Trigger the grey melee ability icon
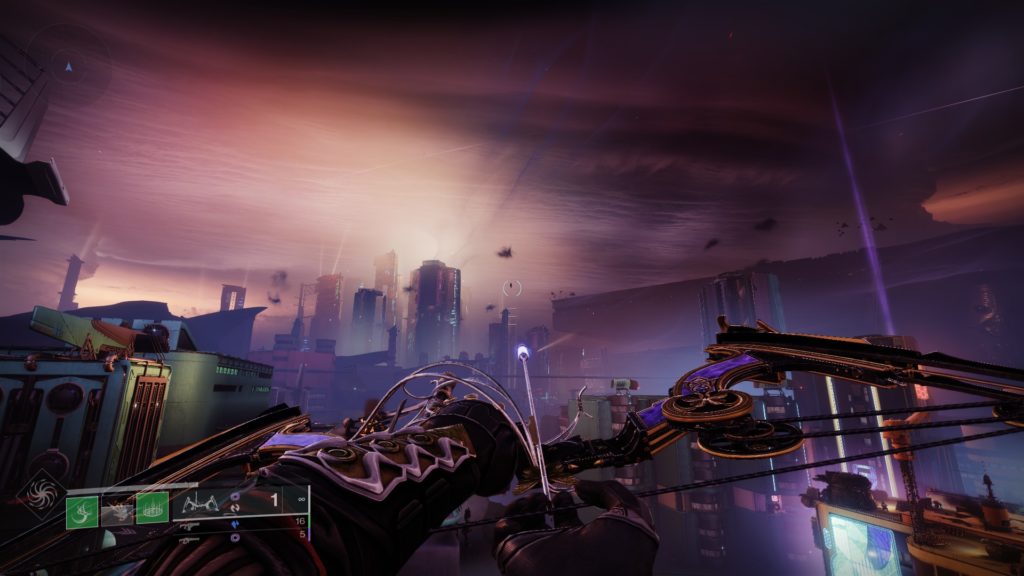This screenshot has height=576, width=1024. 117,511
